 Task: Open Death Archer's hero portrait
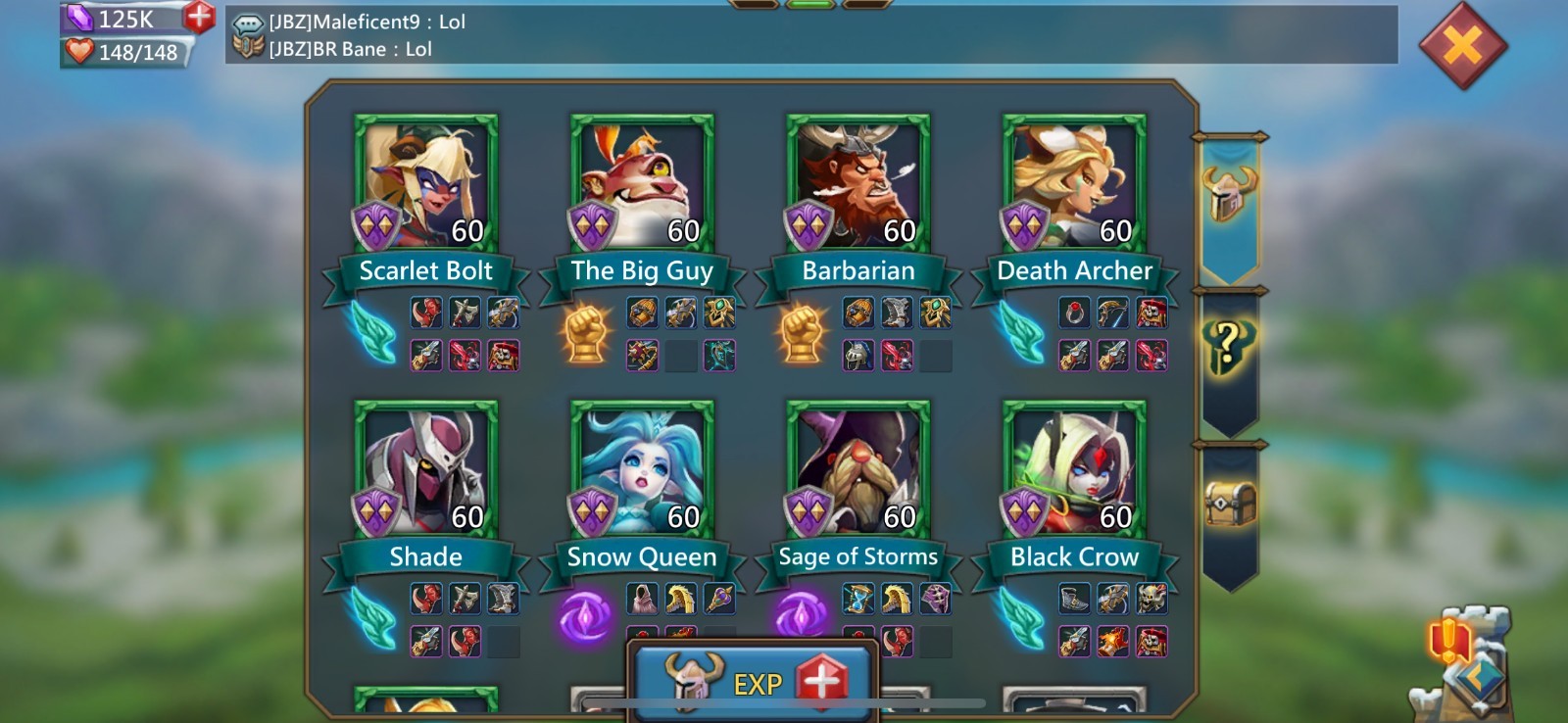pos(1068,182)
